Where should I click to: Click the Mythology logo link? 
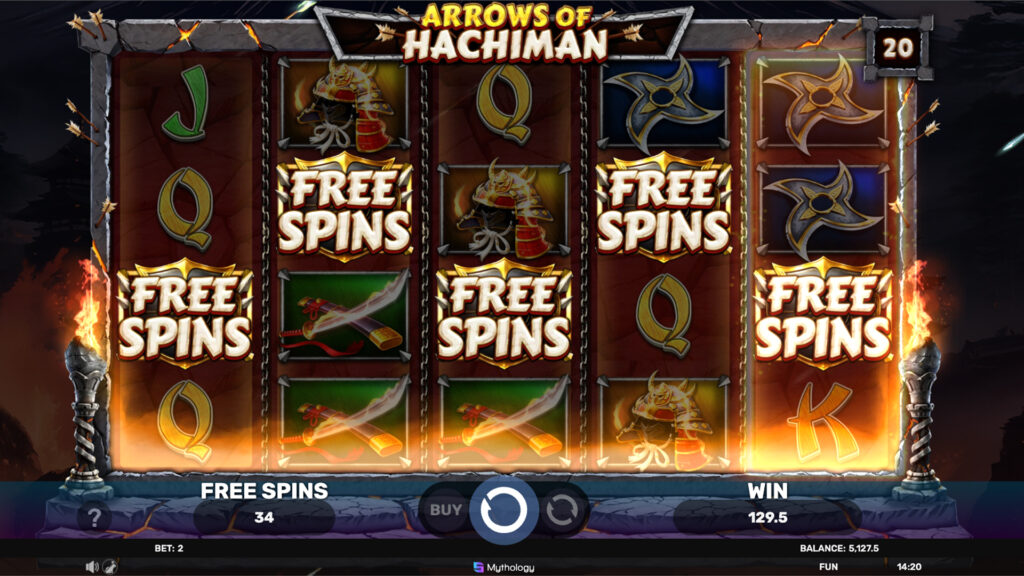pyautogui.click(x=503, y=567)
